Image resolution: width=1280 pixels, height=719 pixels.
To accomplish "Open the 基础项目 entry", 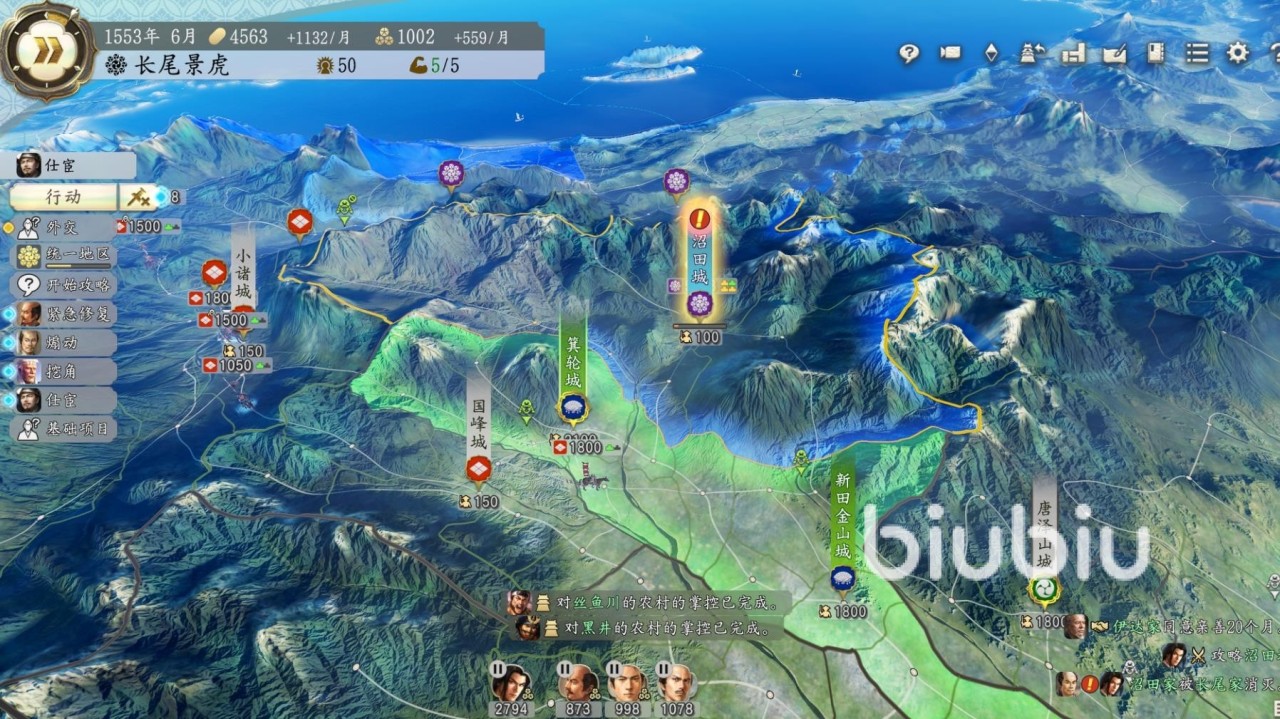I will pyautogui.click(x=66, y=429).
